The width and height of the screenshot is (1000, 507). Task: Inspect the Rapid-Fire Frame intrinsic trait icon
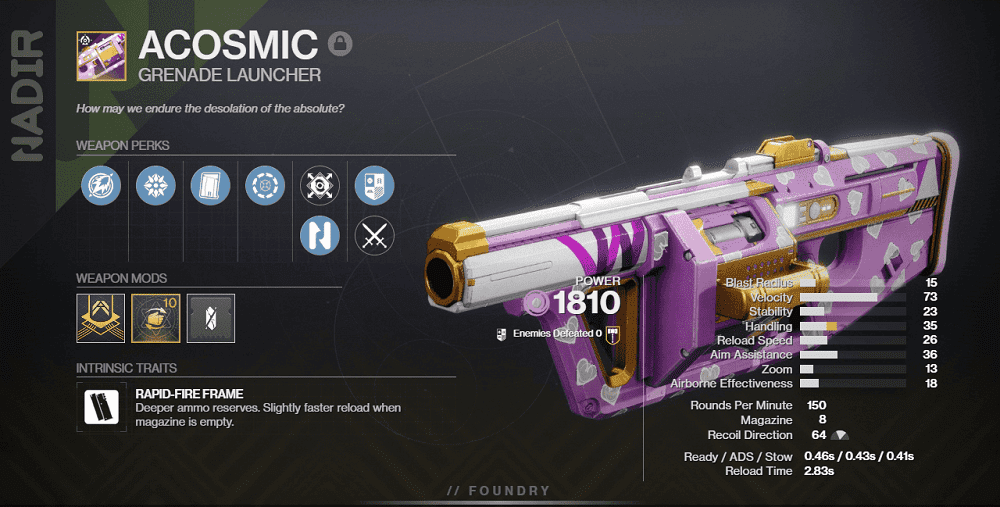click(x=101, y=407)
